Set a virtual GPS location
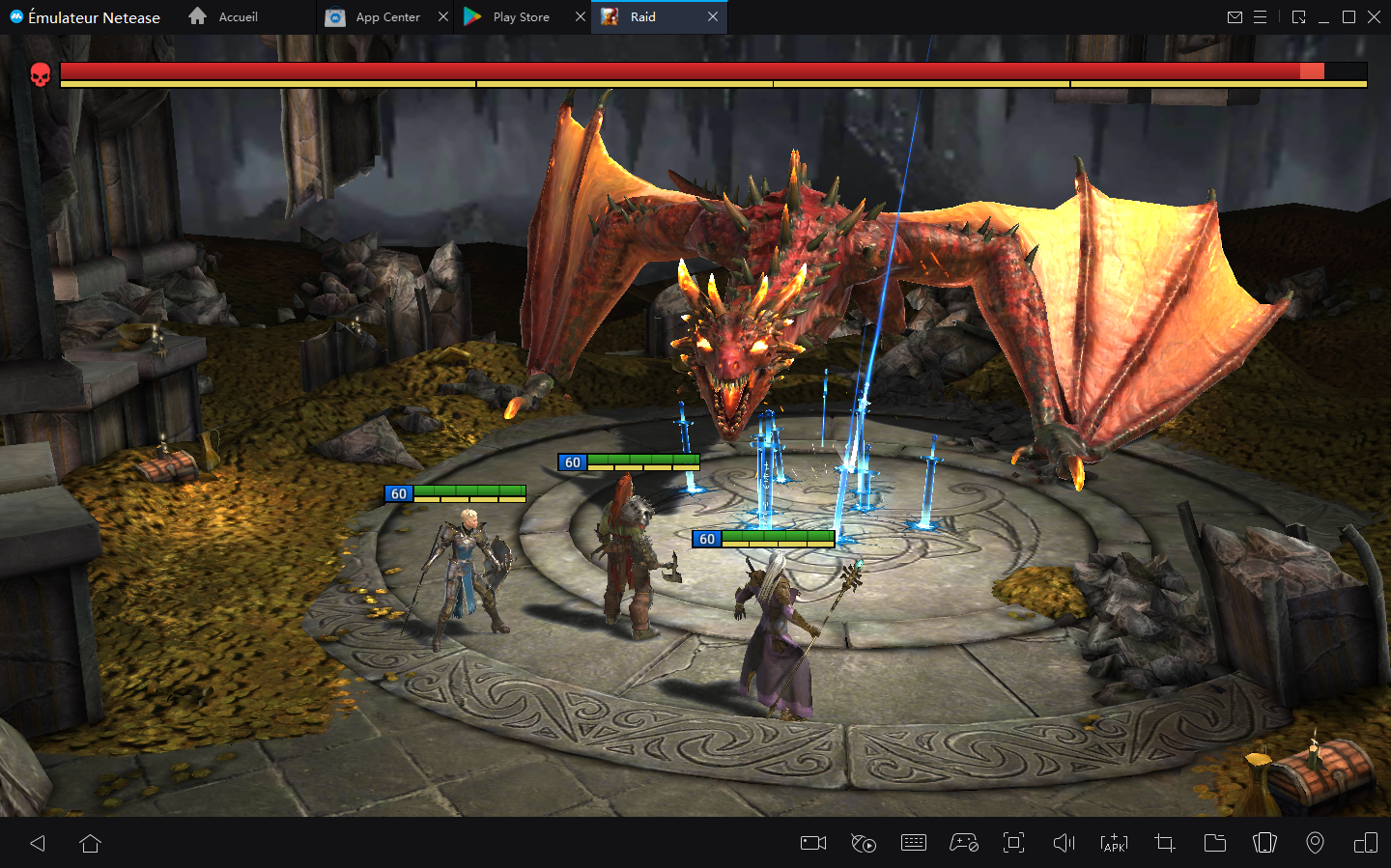Viewport: 1391px width, 868px height. (x=1315, y=843)
